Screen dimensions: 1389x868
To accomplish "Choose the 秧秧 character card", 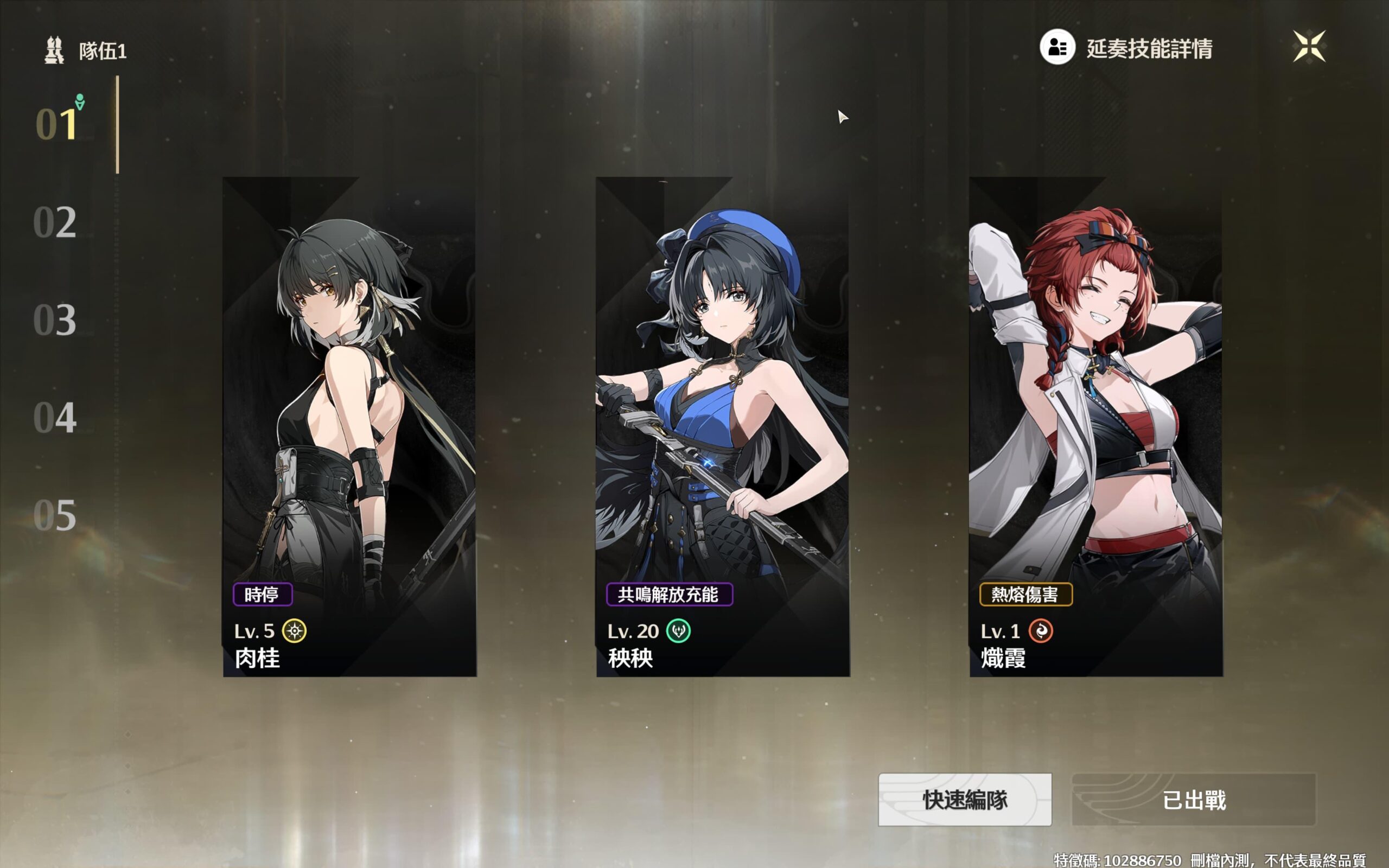I will point(723,426).
